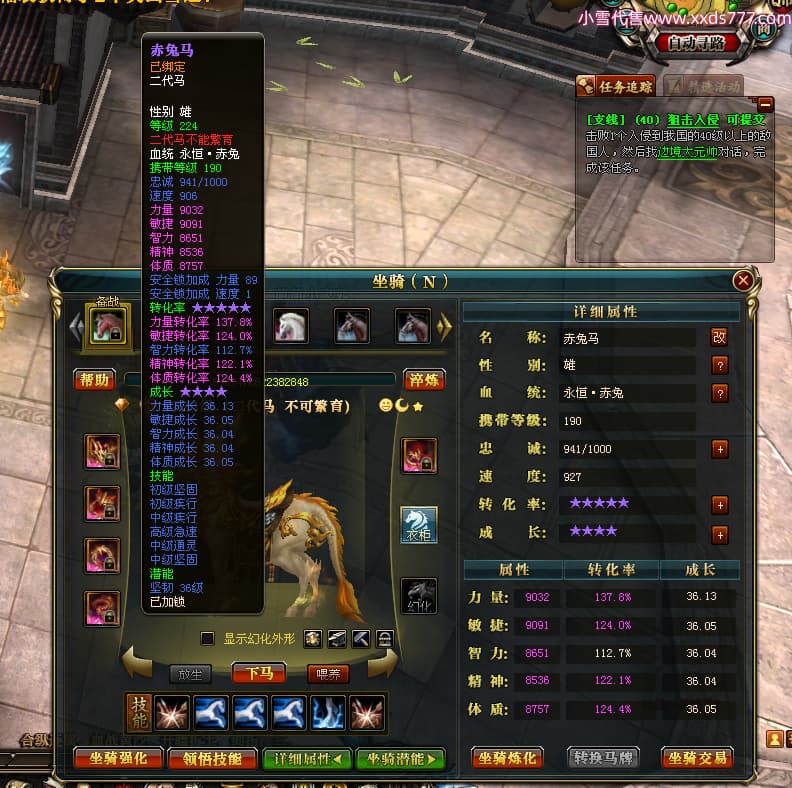The height and width of the screenshot is (788, 792).
Task: Select the white horse thumbnail
Action: point(291,326)
